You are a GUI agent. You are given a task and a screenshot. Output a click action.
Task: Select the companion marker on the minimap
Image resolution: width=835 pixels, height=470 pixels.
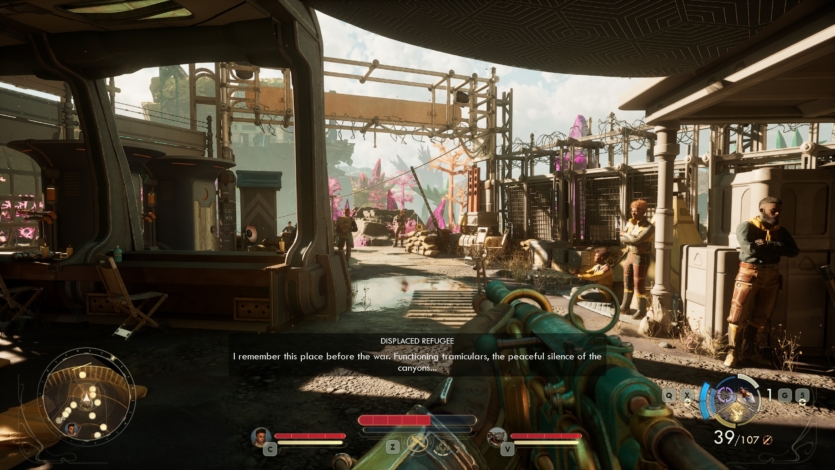pyautogui.click(x=70, y=429)
